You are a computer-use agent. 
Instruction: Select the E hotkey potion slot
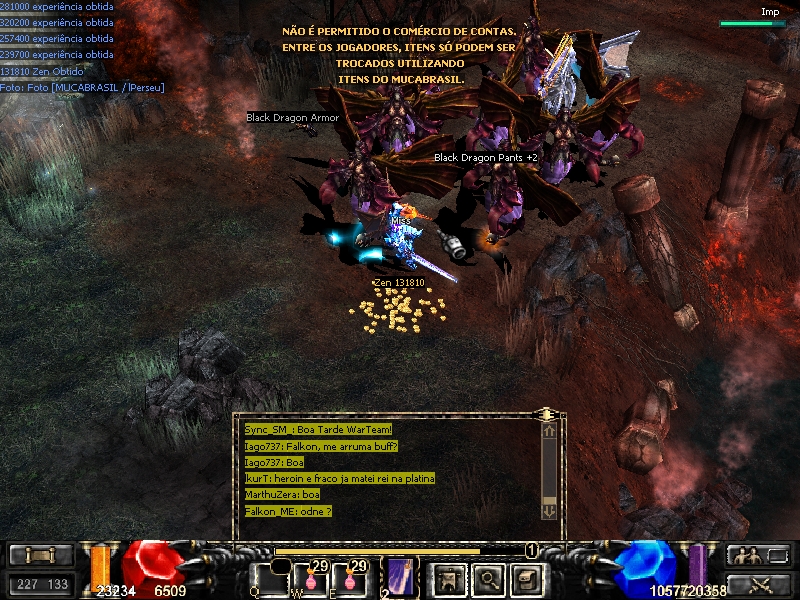[349, 577]
